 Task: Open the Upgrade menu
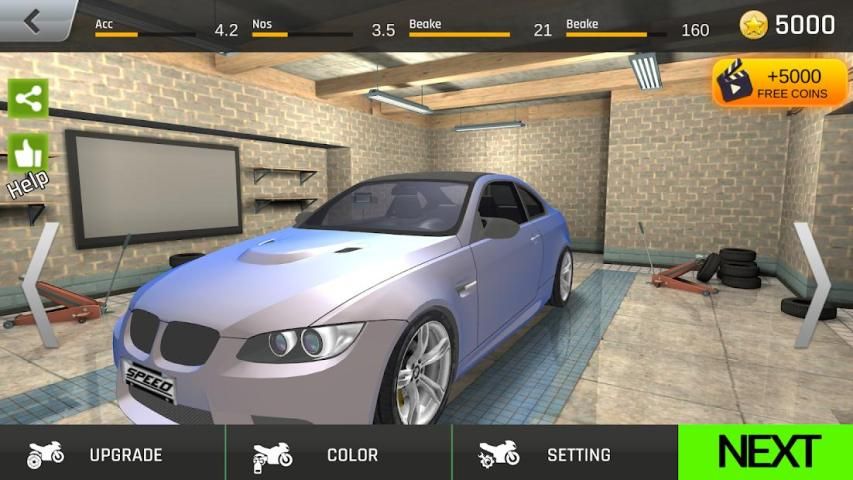112,454
